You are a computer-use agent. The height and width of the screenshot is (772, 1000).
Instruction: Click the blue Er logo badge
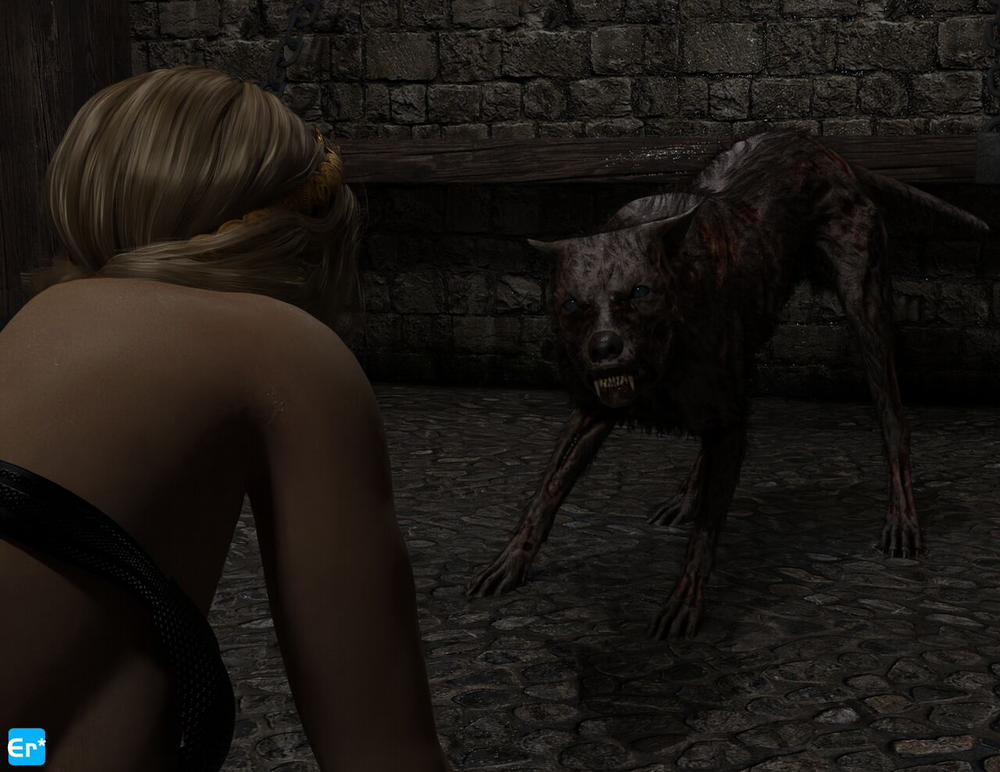coord(26,746)
